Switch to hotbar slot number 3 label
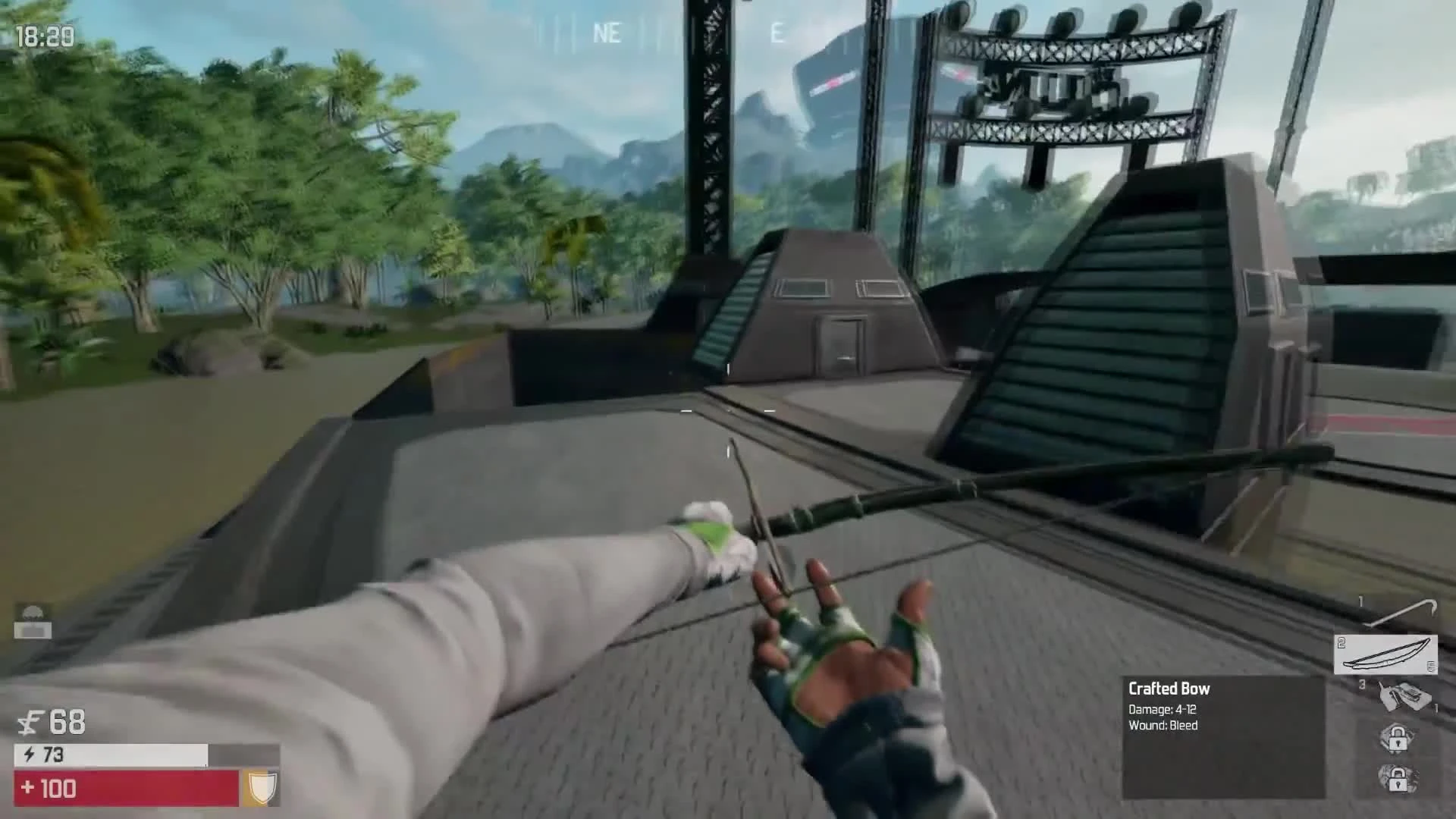 tap(1362, 684)
